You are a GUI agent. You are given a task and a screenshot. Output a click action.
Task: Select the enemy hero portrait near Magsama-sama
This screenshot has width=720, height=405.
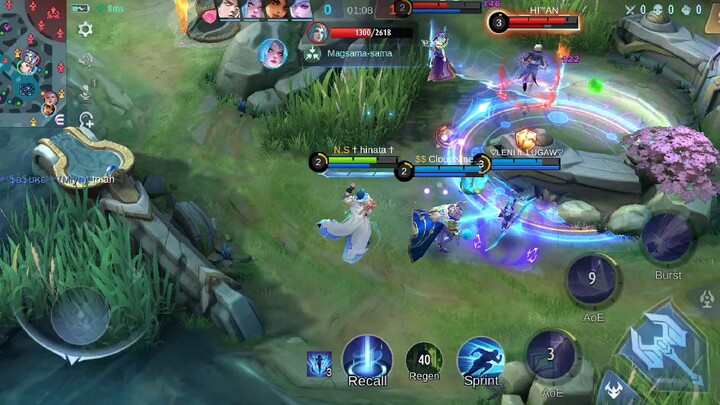coord(319,33)
